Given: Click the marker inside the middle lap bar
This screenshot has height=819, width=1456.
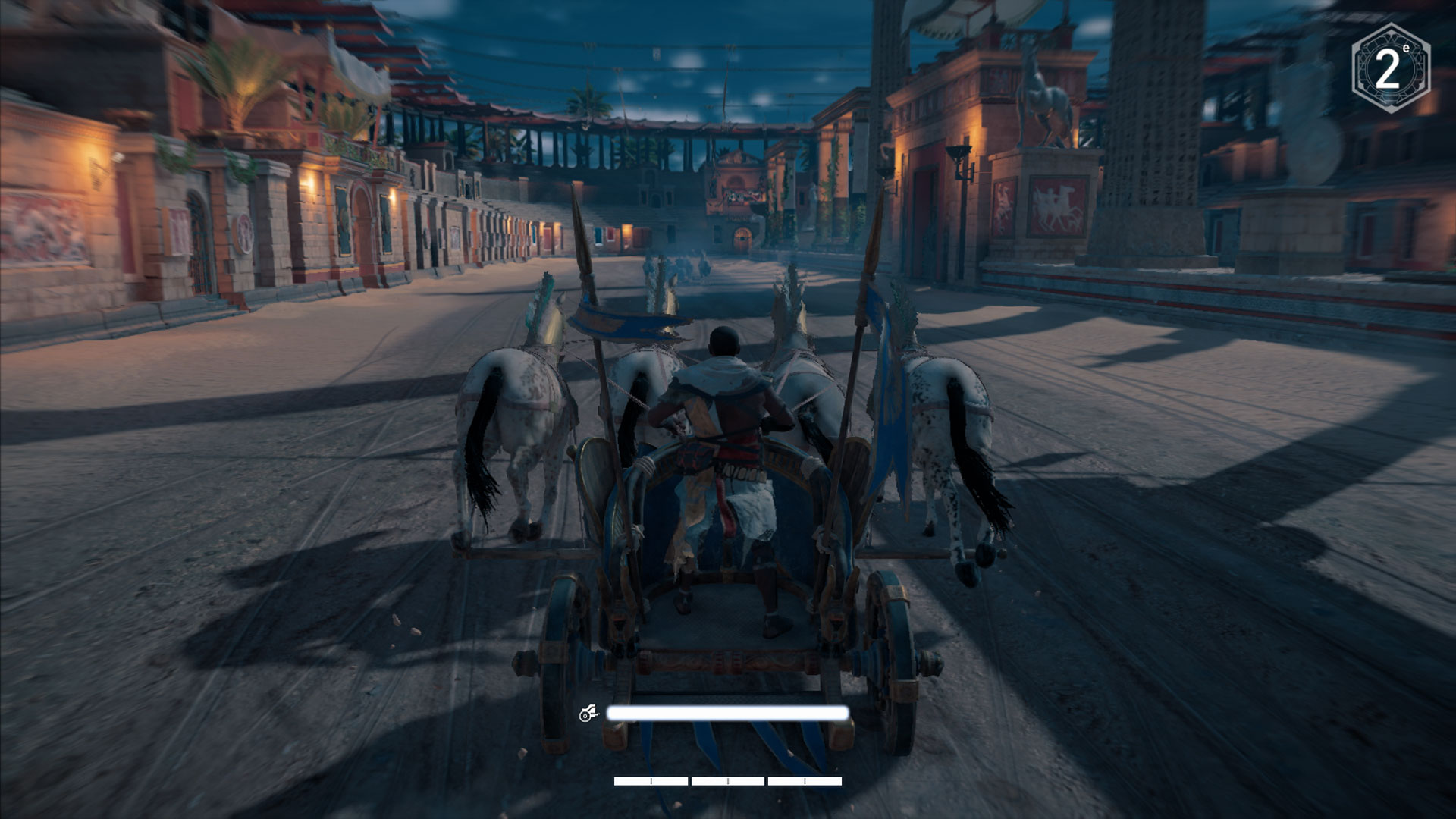Looking at the screenshot, I should click(728, 780).
